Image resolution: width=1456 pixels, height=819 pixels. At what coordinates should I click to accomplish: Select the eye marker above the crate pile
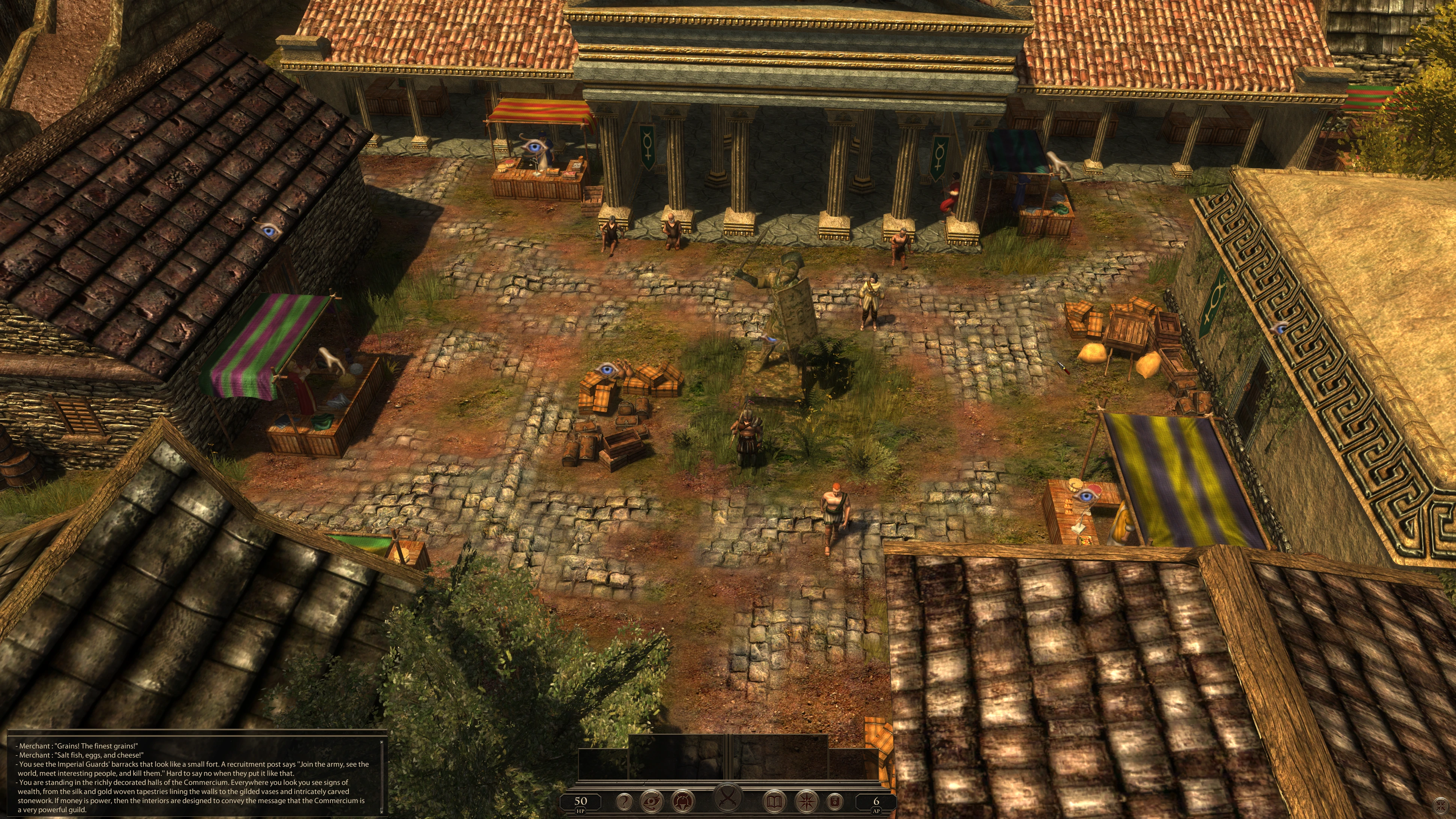coord(607,370)
